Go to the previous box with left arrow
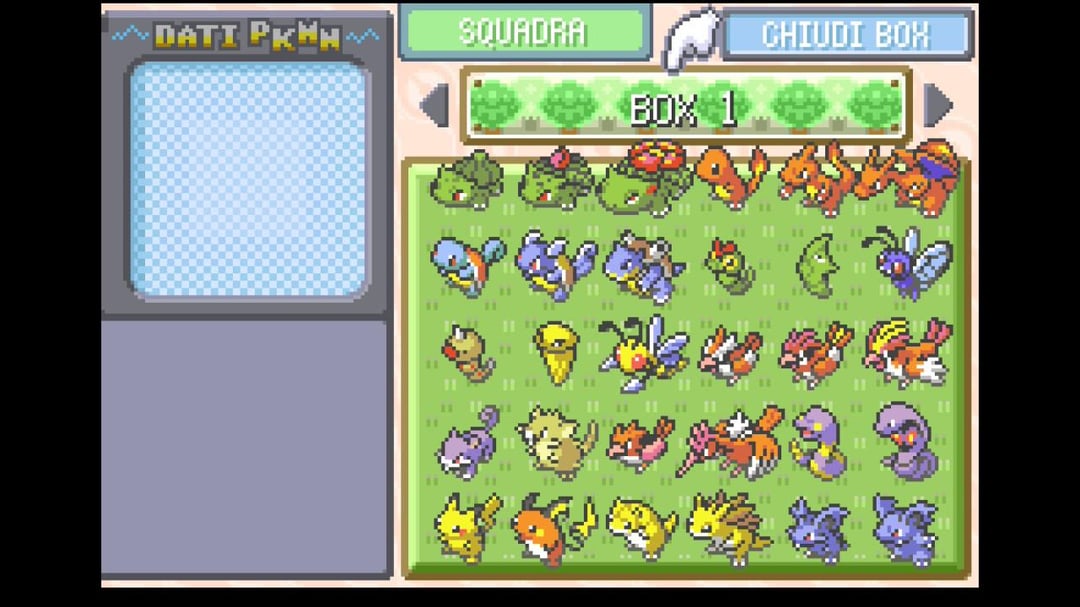The height and width of the screenshot is (607, 1080). [434, 105]
